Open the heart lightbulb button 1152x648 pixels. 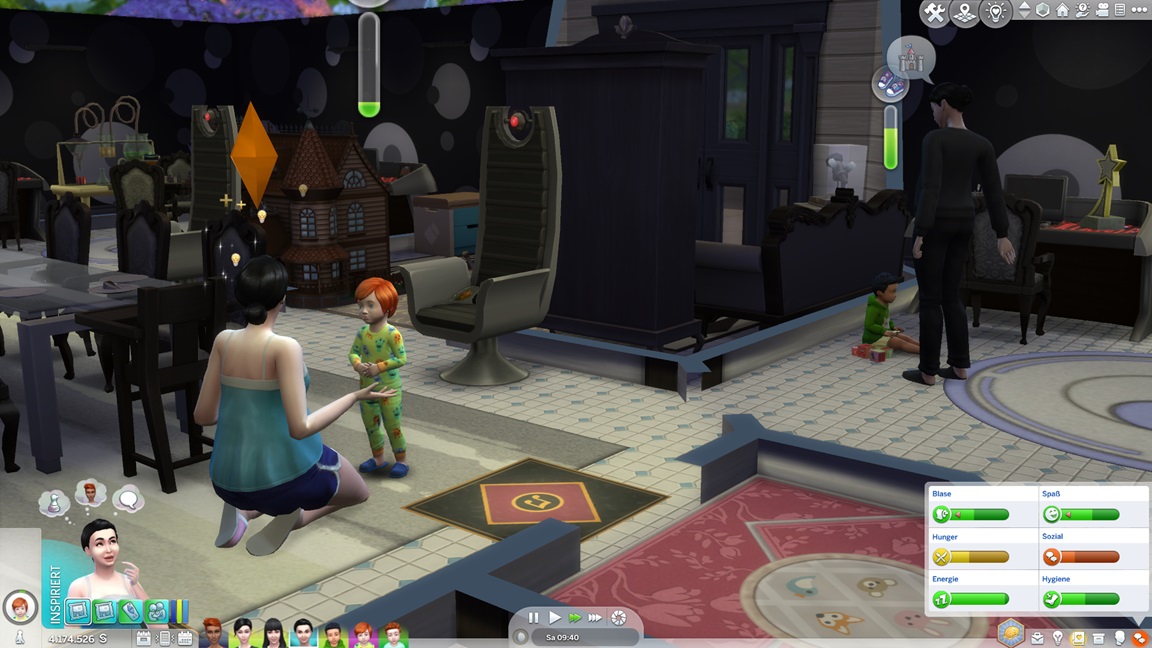[x=995, y=13]
